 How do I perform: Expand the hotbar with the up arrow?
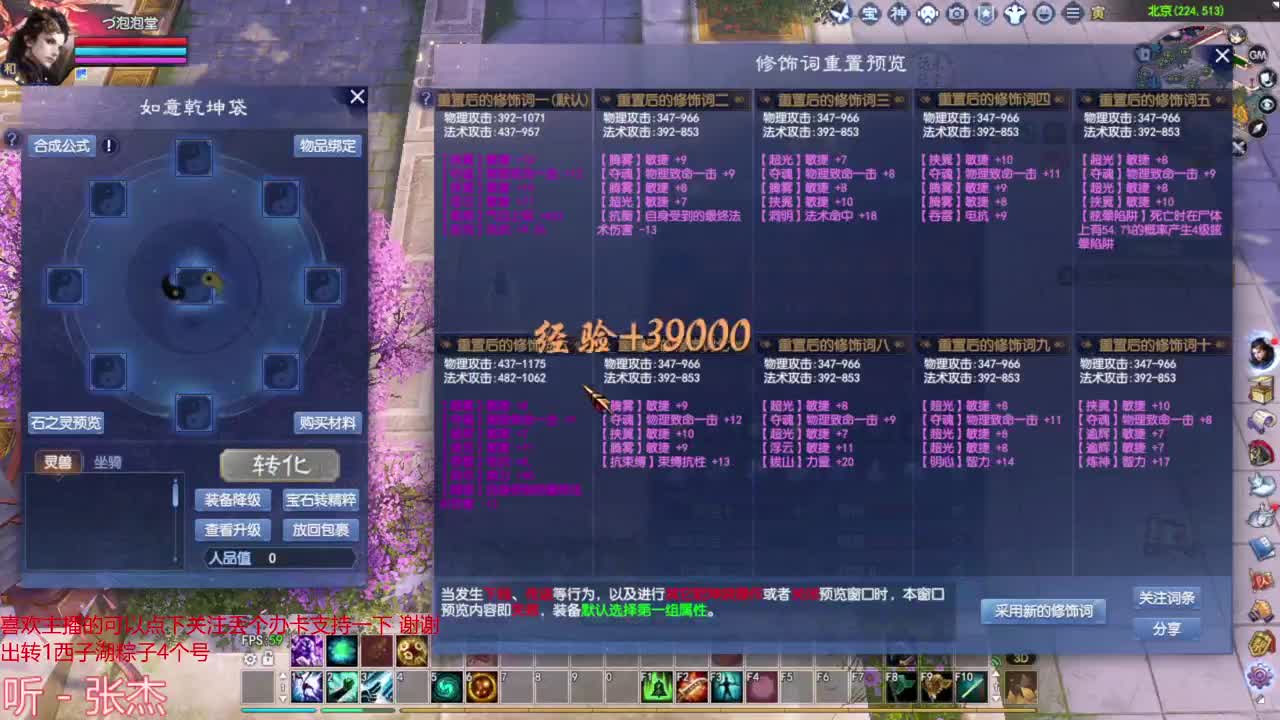[x=281, y=677]
